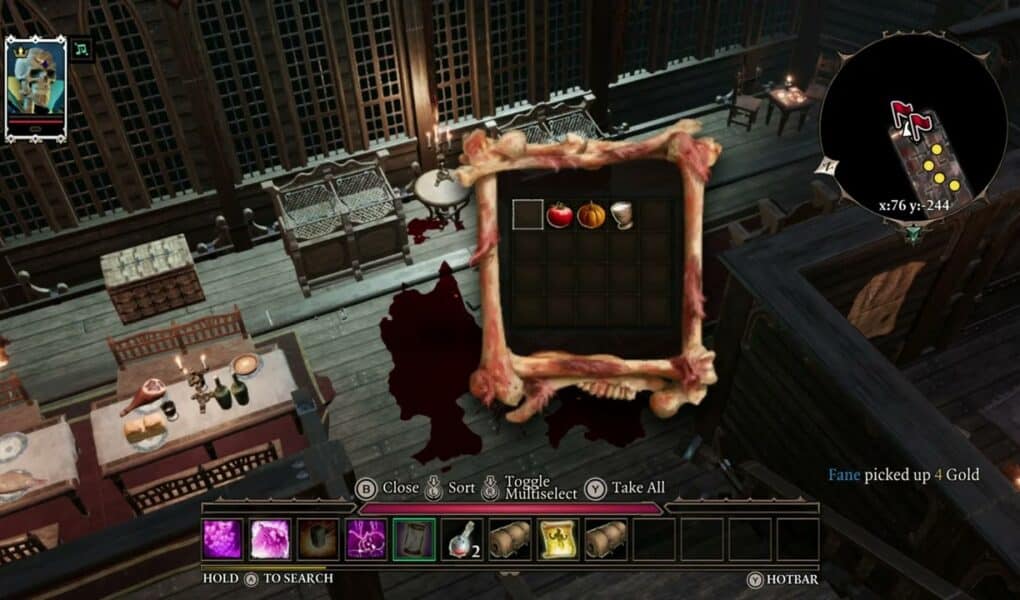Select the yellow scroll in the hotbar

click(558, 539)
